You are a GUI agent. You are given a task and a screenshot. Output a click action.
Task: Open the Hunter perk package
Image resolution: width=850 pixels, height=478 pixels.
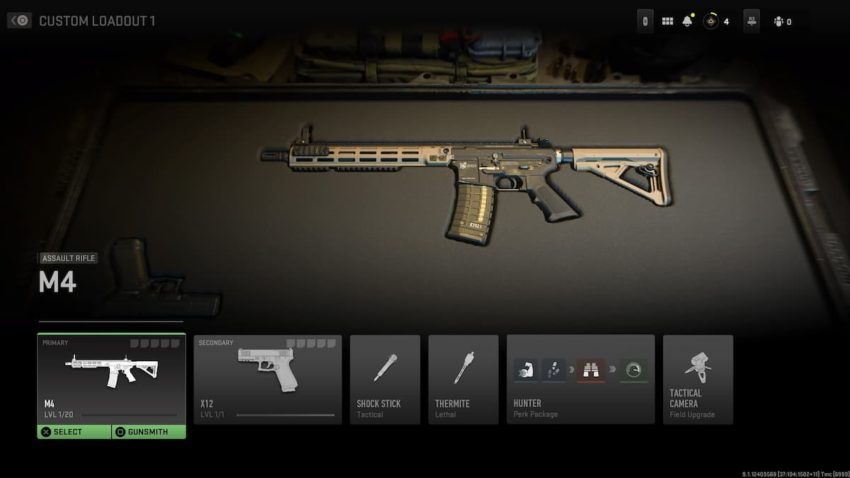(x=581, y=379)
